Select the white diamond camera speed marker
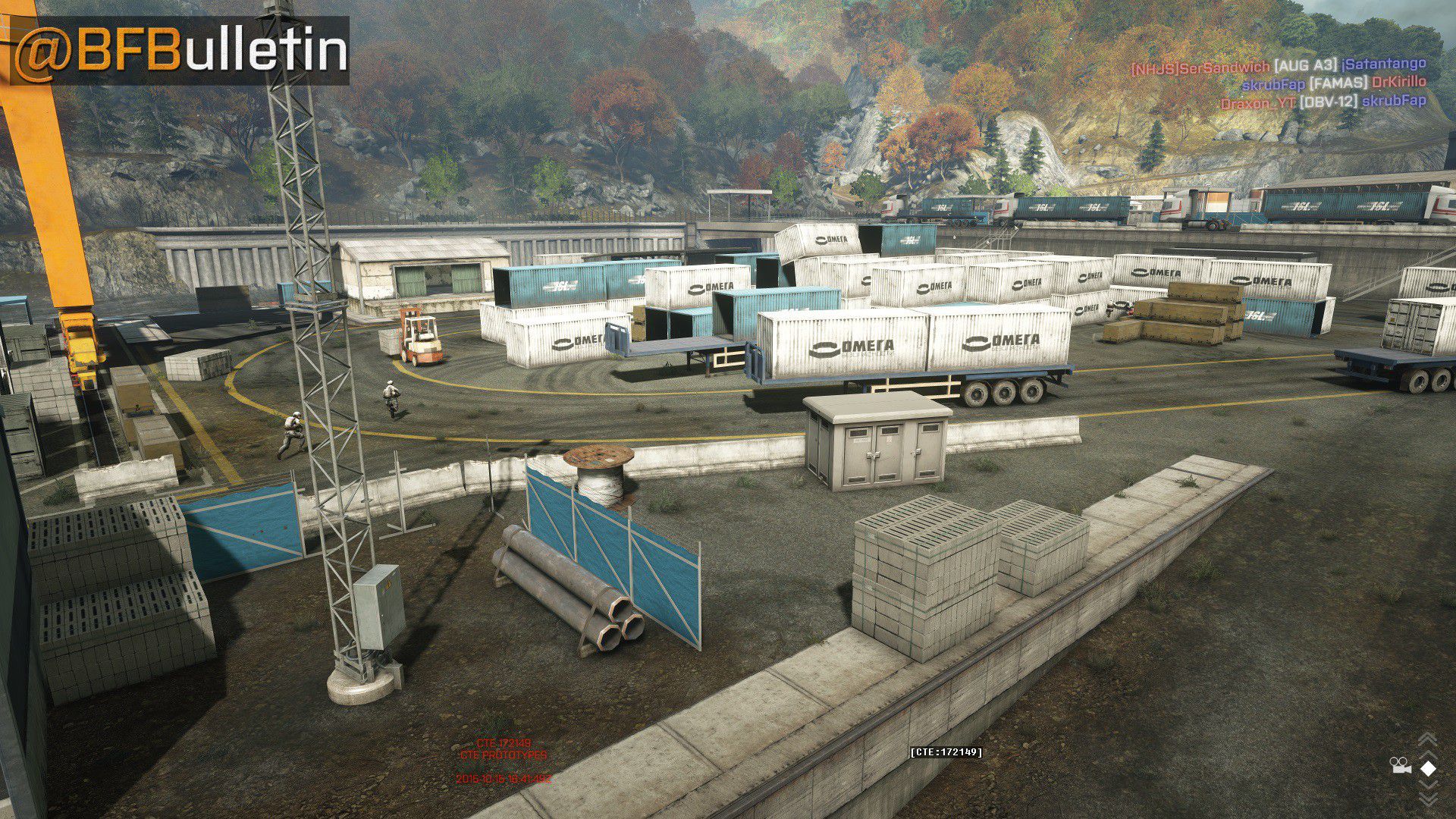 [1428, 769]
